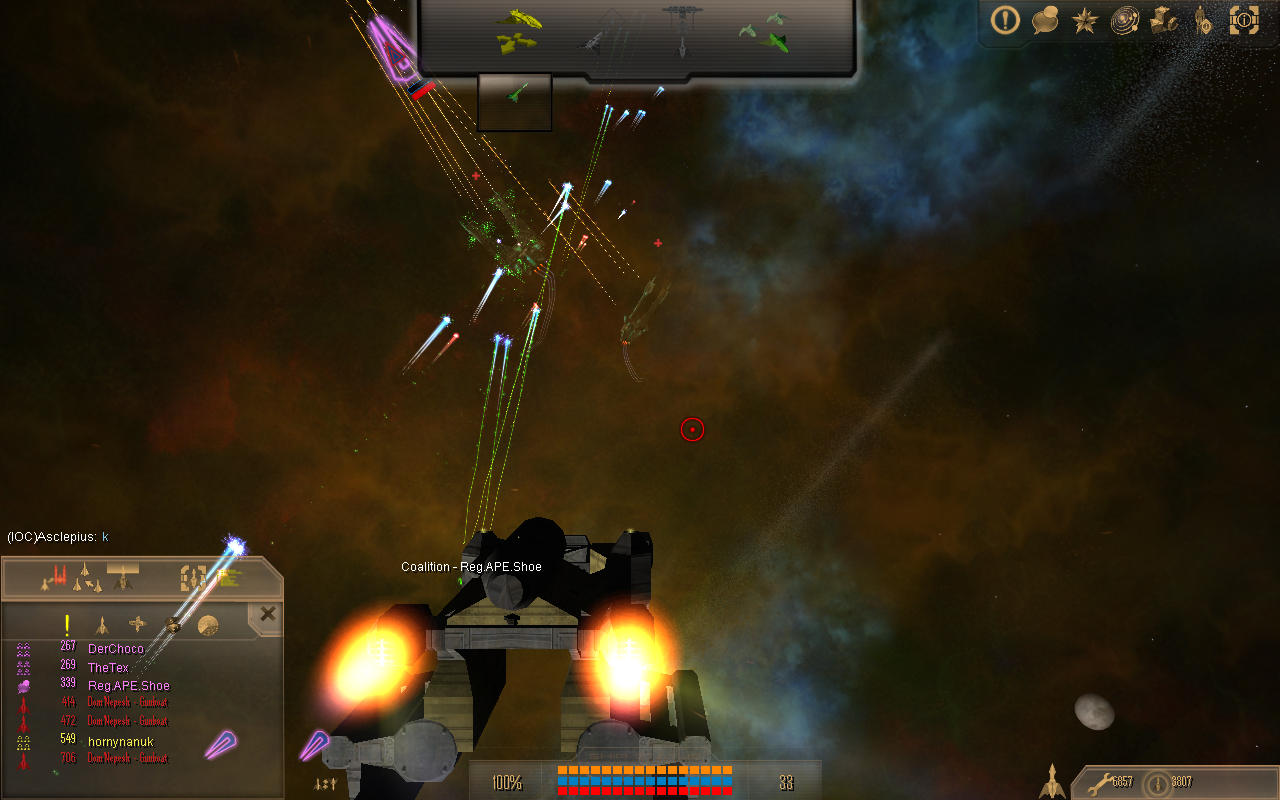1280x800 pixels.
Task: Click the green ship thumbnail below the top panel
Action: pos(514,100)
